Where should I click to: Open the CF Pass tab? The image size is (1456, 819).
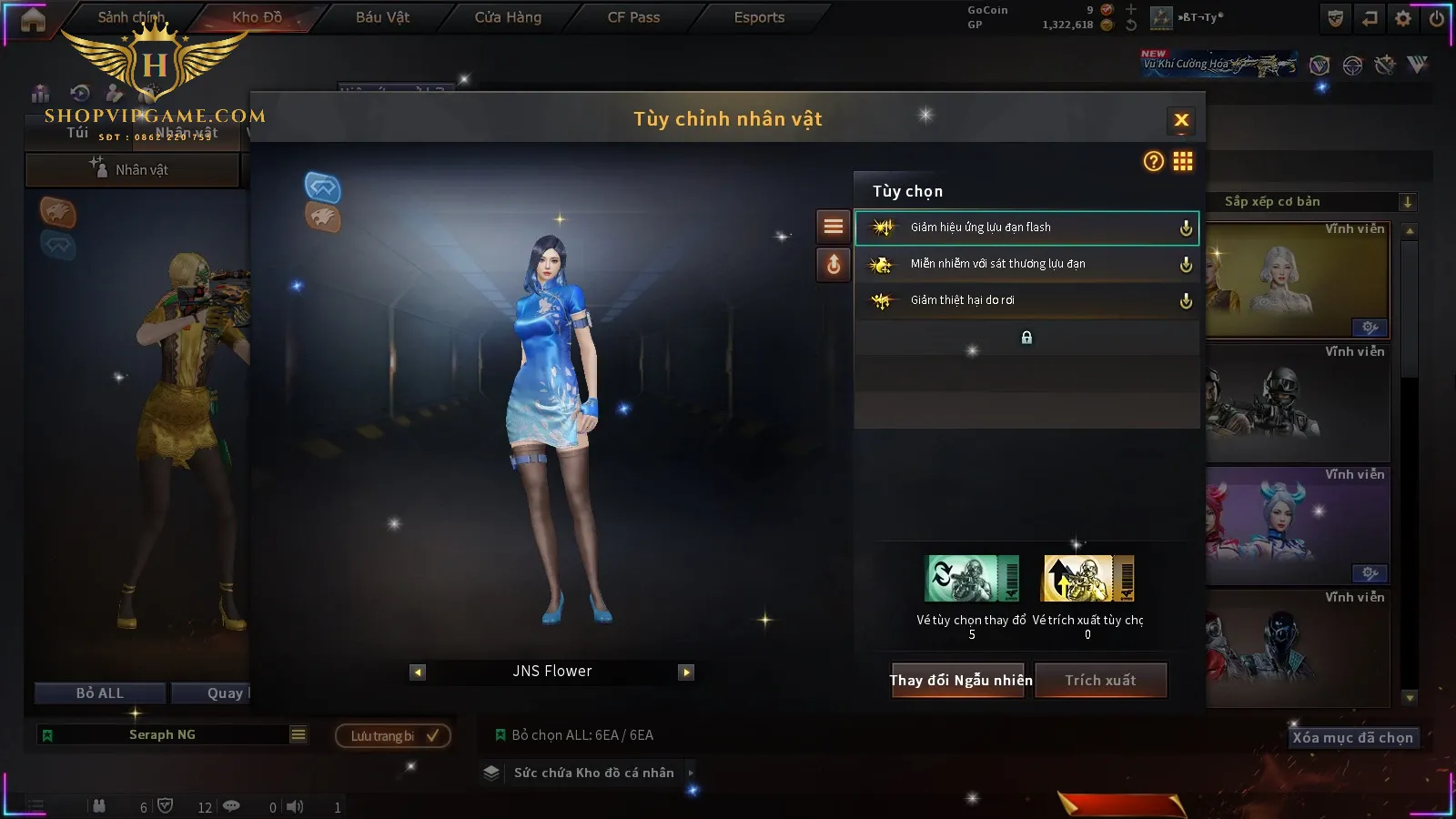pos(633,17)
